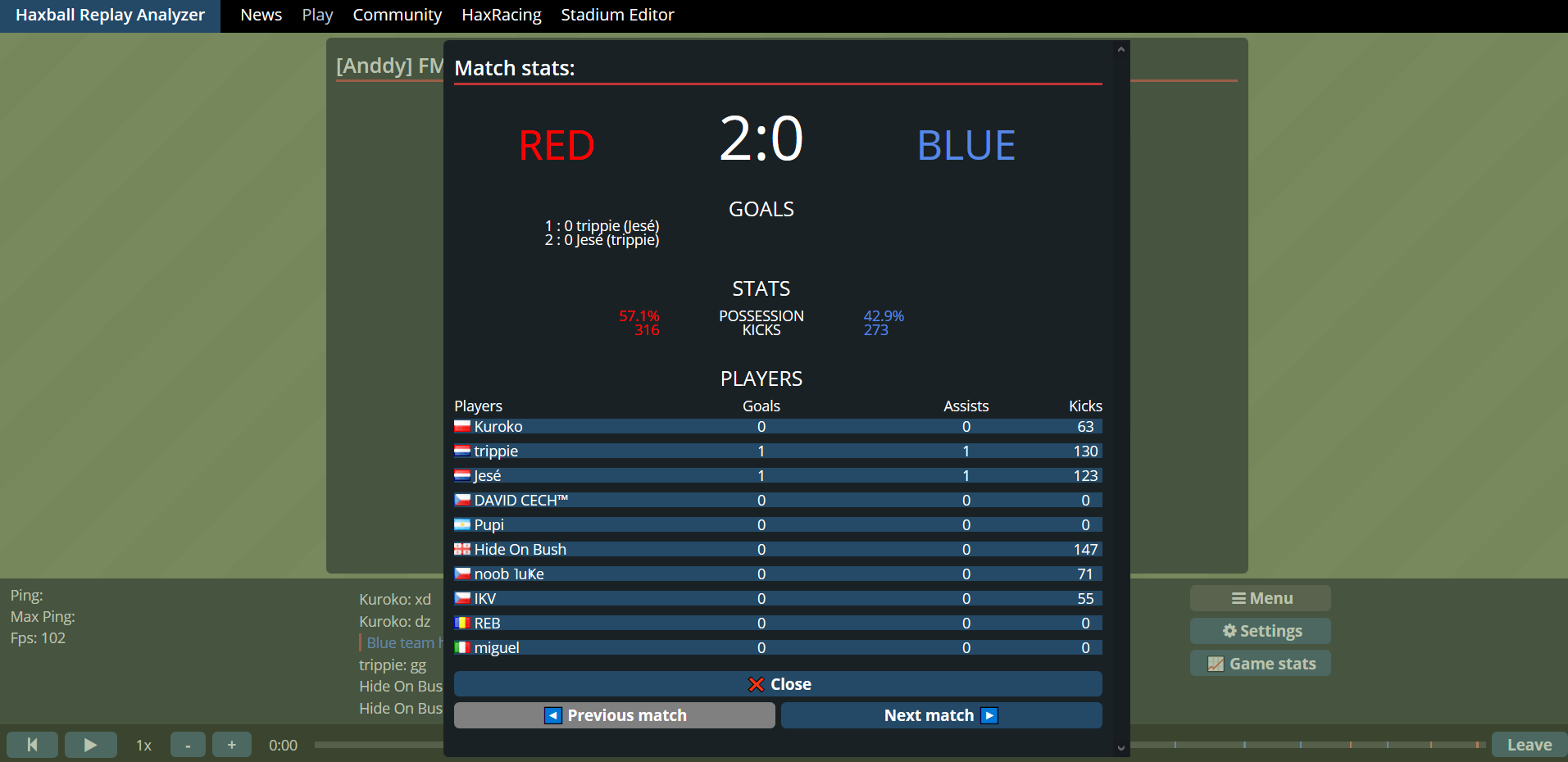
Task: Advance to the Next match
Action: (x=941, y=715)
